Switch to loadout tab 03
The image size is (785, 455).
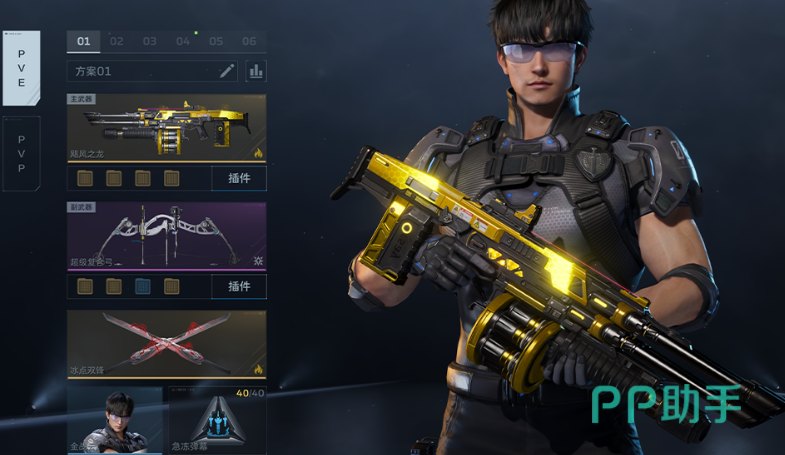150,41
